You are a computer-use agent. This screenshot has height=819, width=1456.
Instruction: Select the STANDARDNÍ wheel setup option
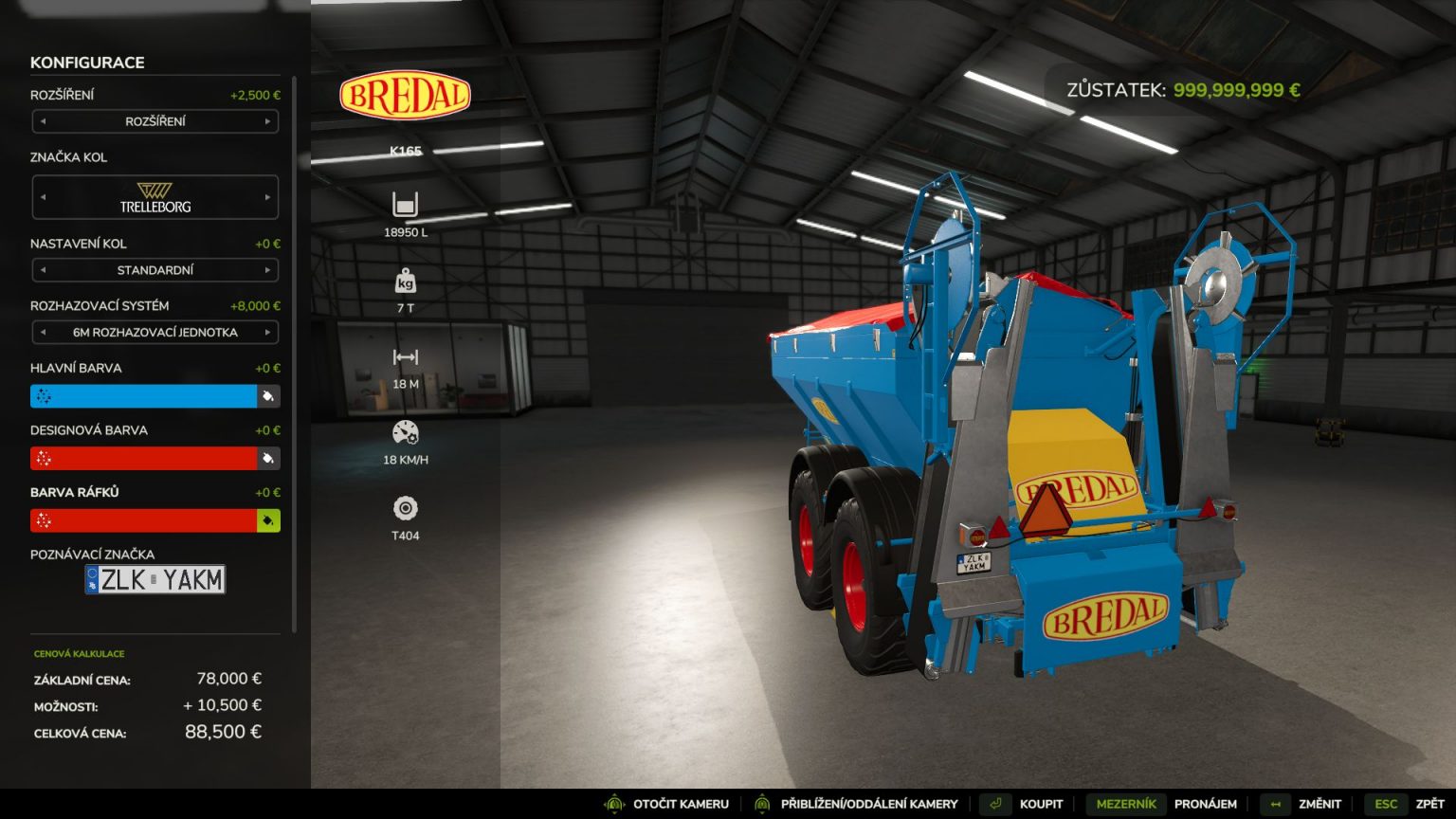[x=154, y=270]
